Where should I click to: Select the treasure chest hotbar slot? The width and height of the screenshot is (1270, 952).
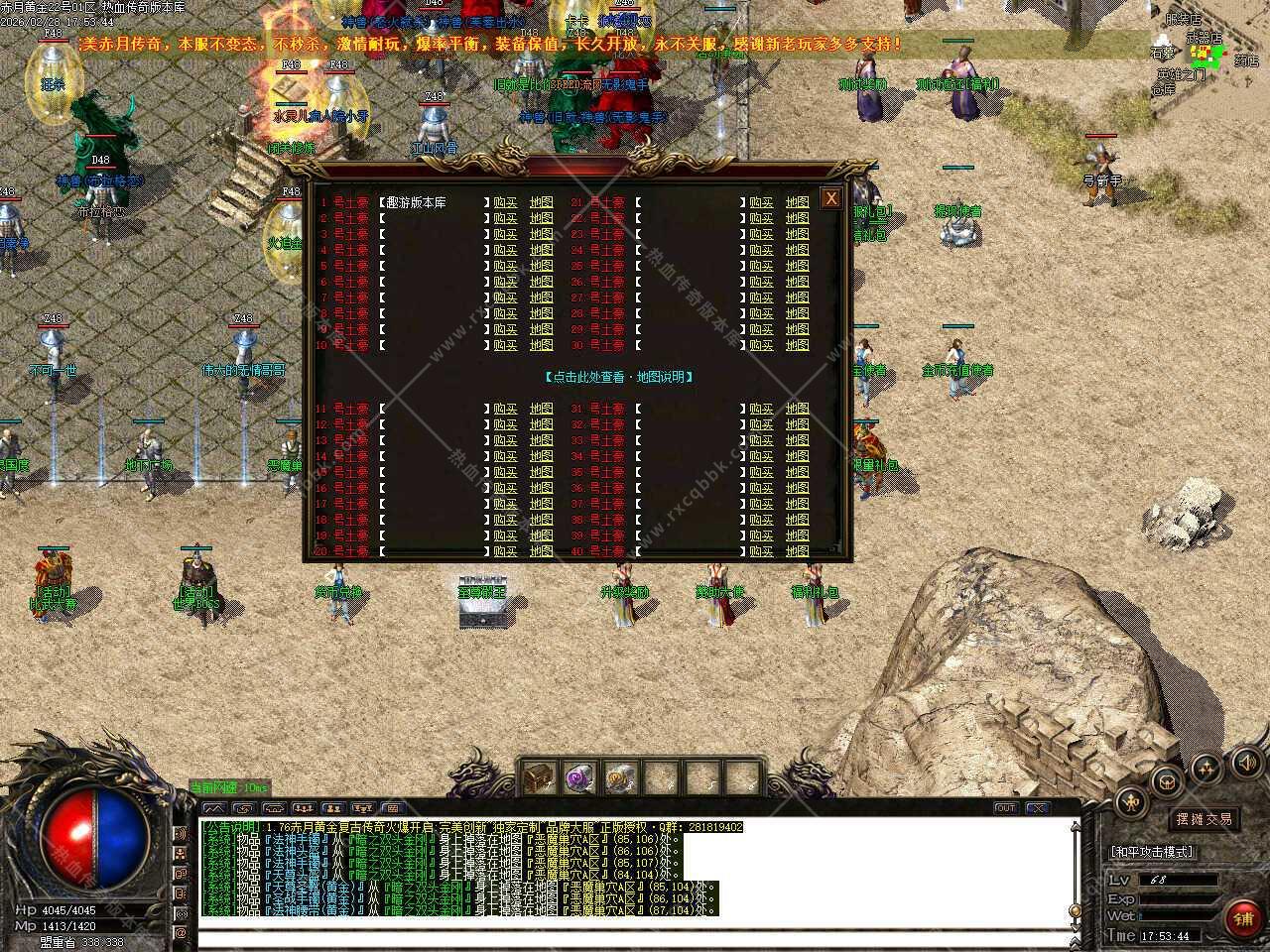click(539, 778)
